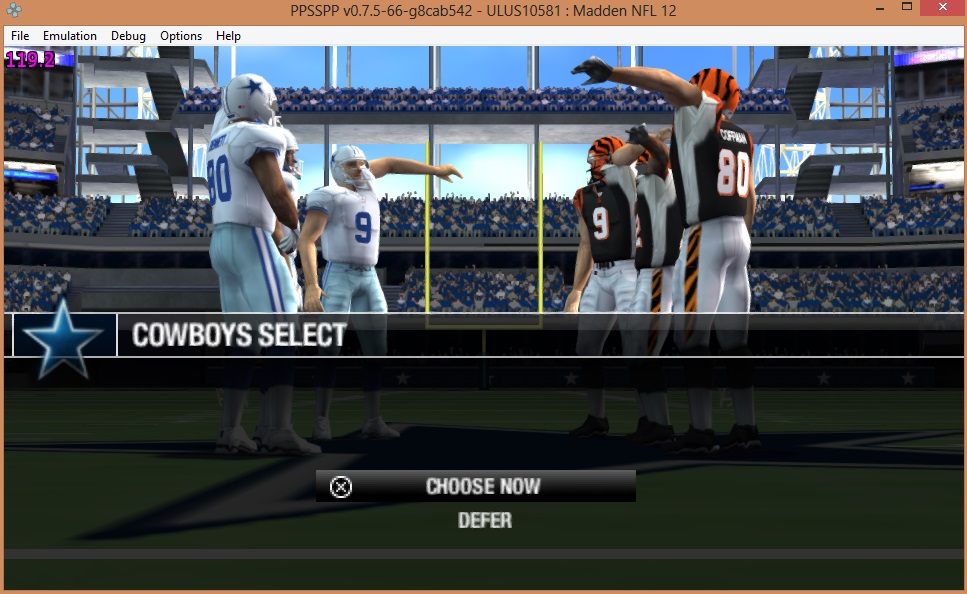The height and width of the screenshot is (594, 967).
Task: Close the PPSSPP window
Action: pos(941,9)
